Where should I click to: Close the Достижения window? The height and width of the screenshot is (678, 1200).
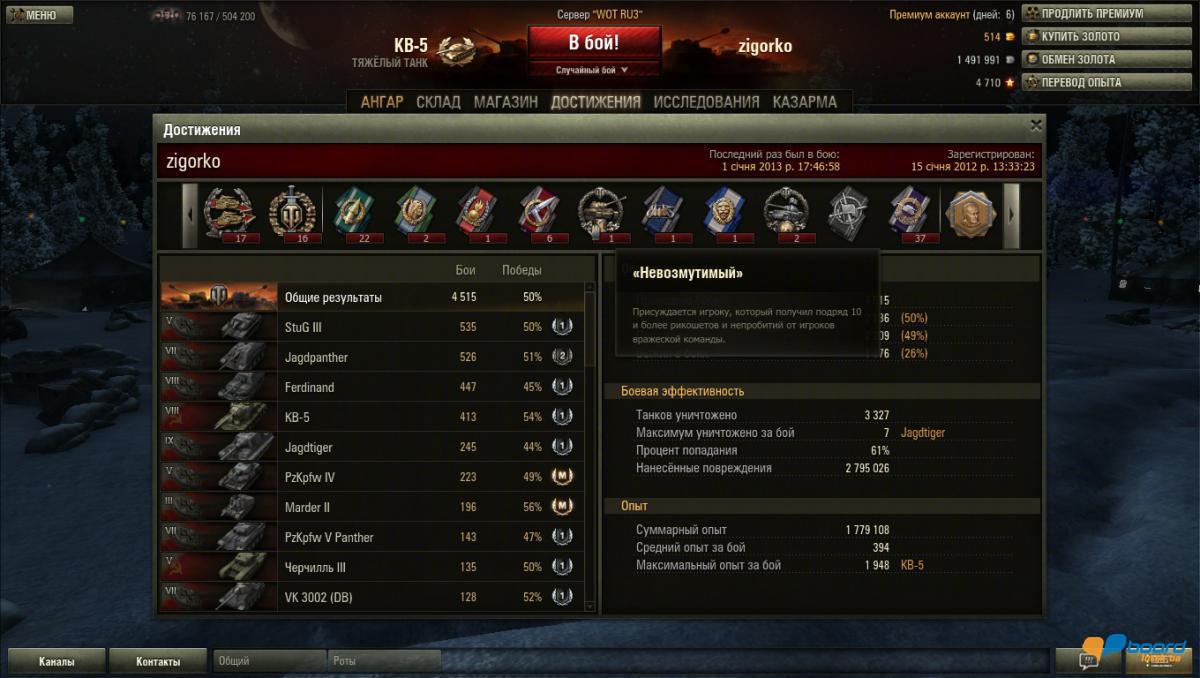[x=1036, y=125]
